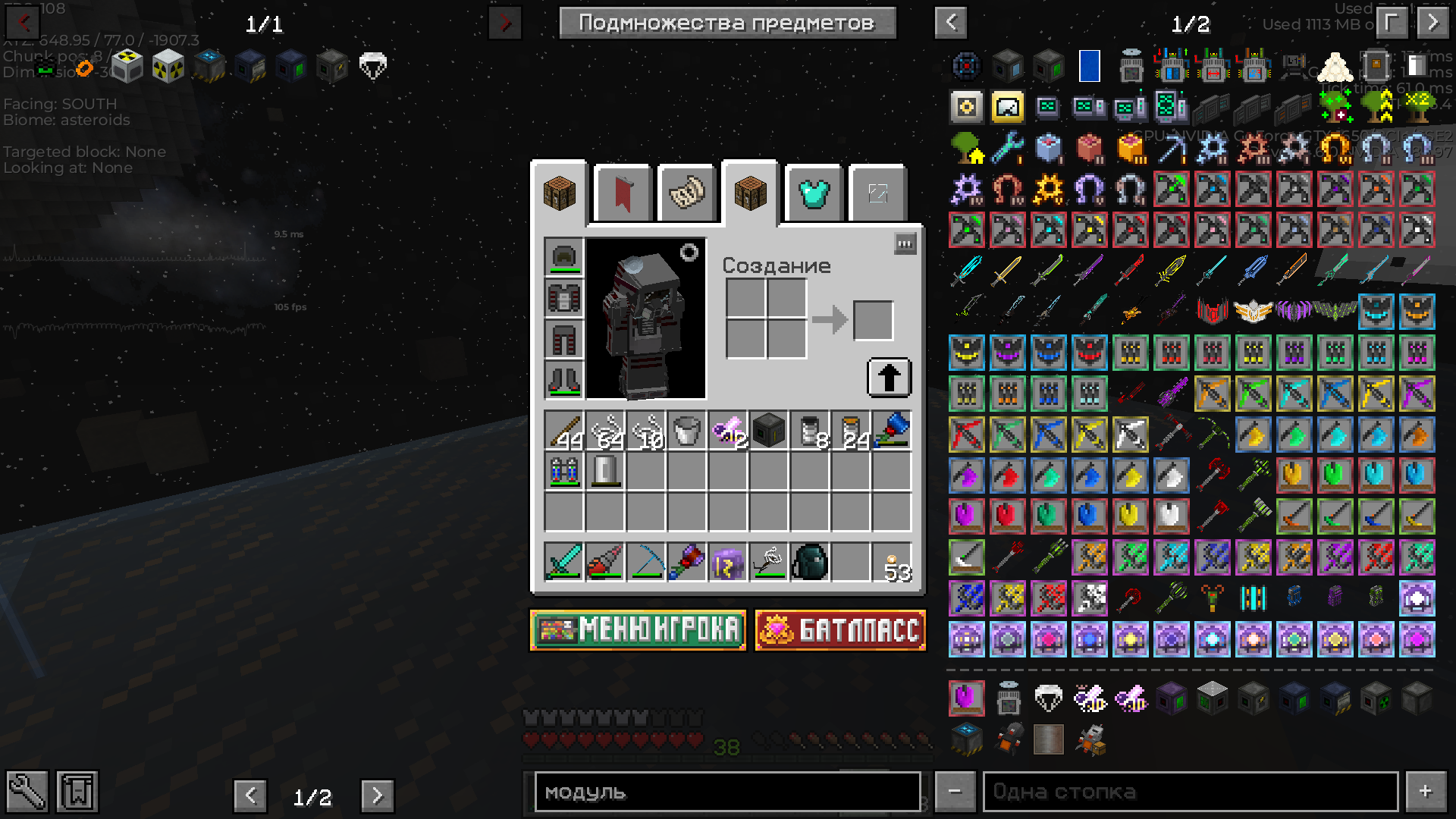Select the helmet armor slot

(564, 257)
